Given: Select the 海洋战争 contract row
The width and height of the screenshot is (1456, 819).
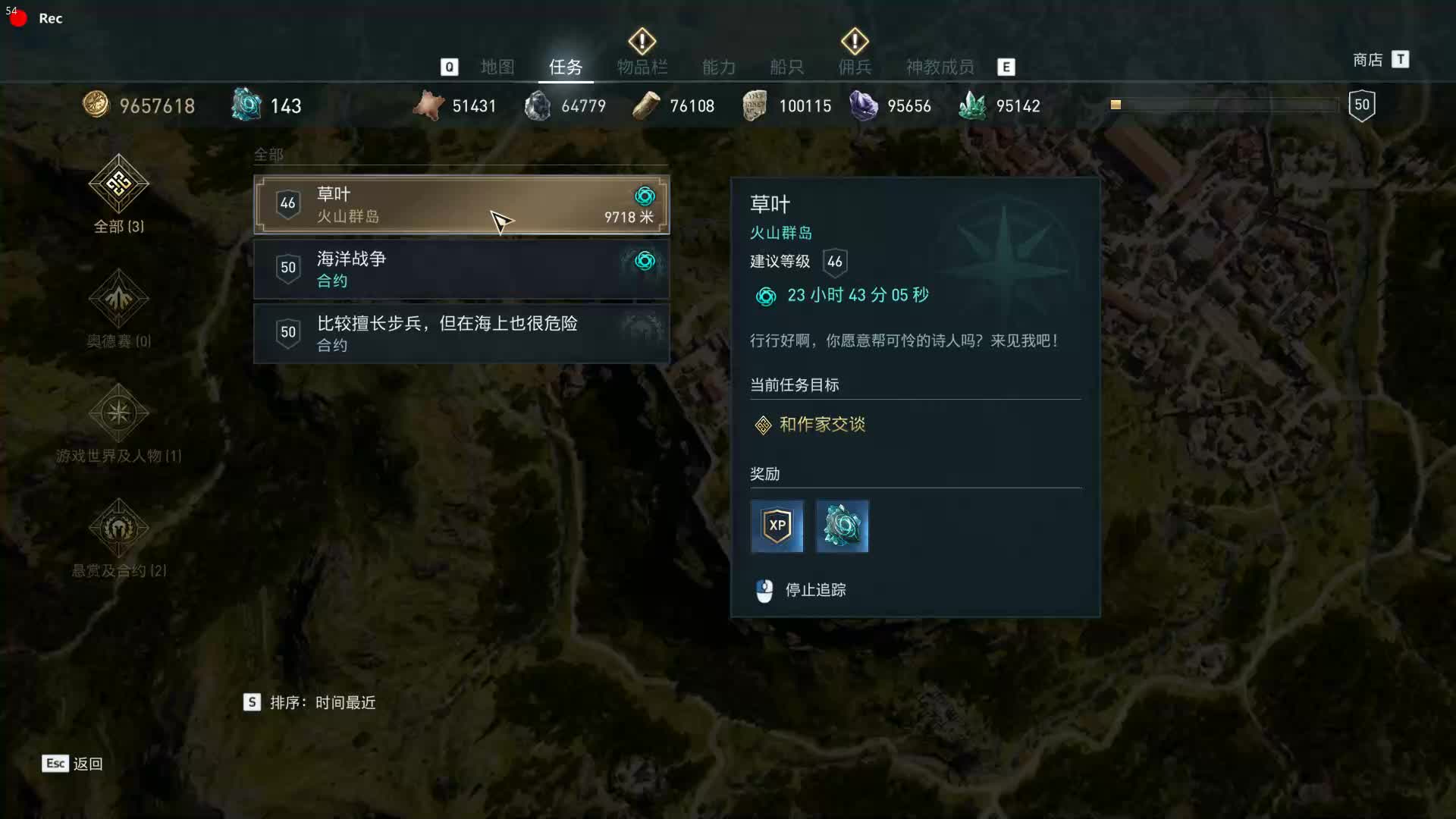Looking at the screenshot, I should point(461,269).
